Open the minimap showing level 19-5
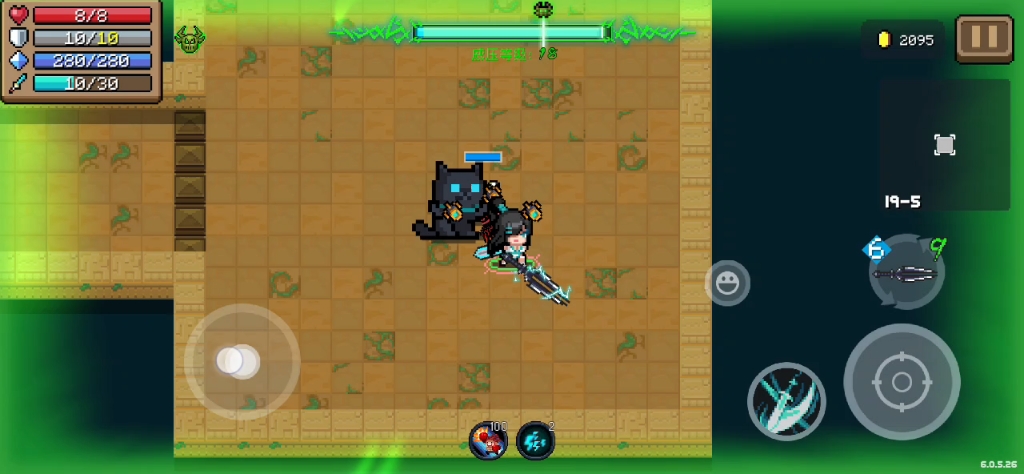Viewport: 1024px width, 474px height. [944, 146]
